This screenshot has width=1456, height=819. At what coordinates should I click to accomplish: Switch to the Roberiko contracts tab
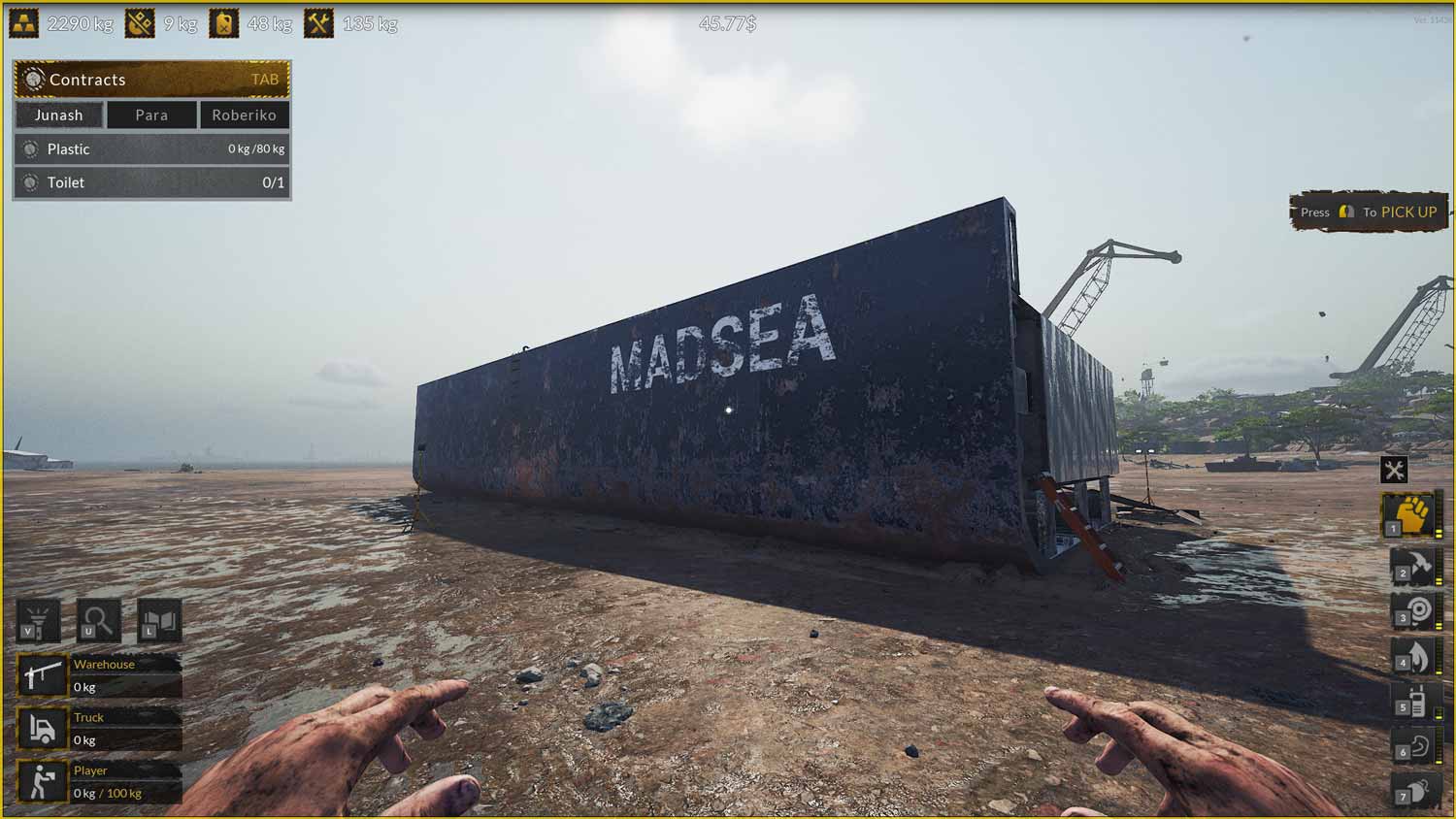244,115
